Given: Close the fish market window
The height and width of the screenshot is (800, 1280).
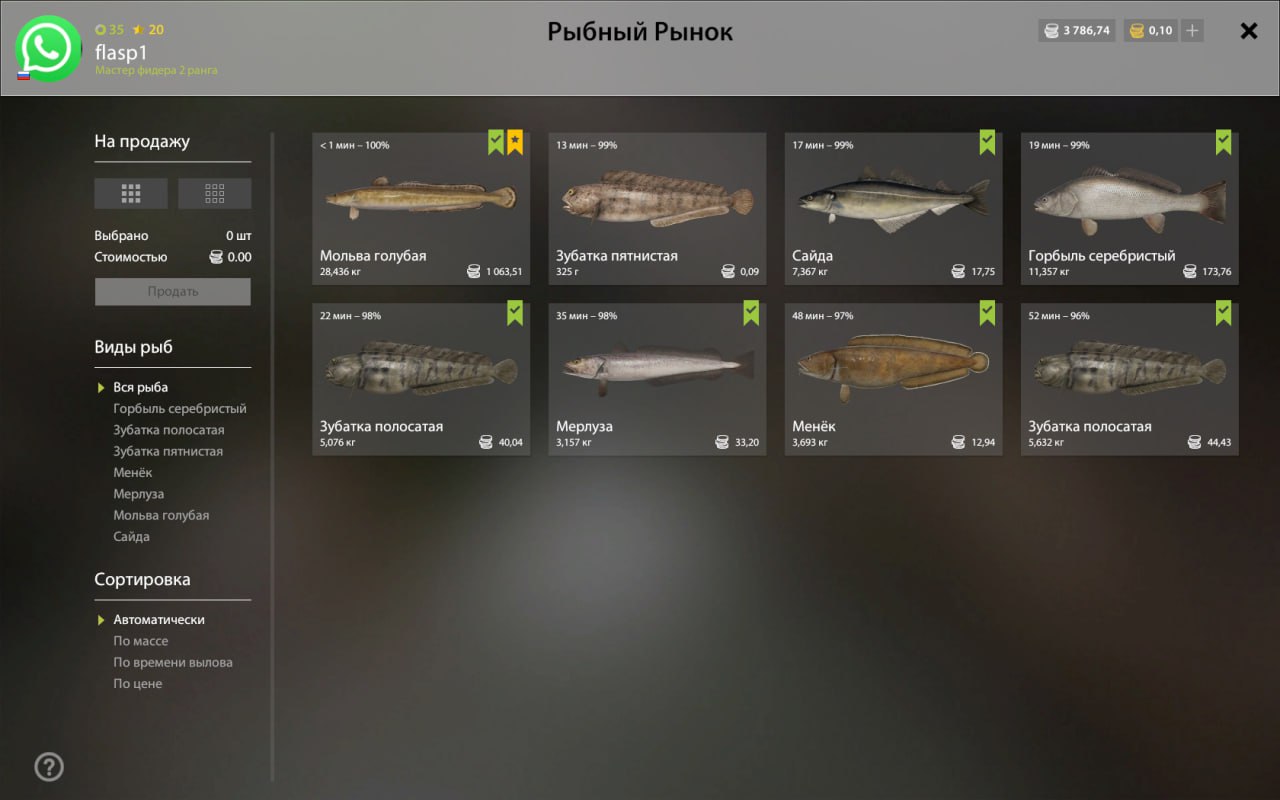Looking at the screenshot, I should click(x=1248, y=31).
